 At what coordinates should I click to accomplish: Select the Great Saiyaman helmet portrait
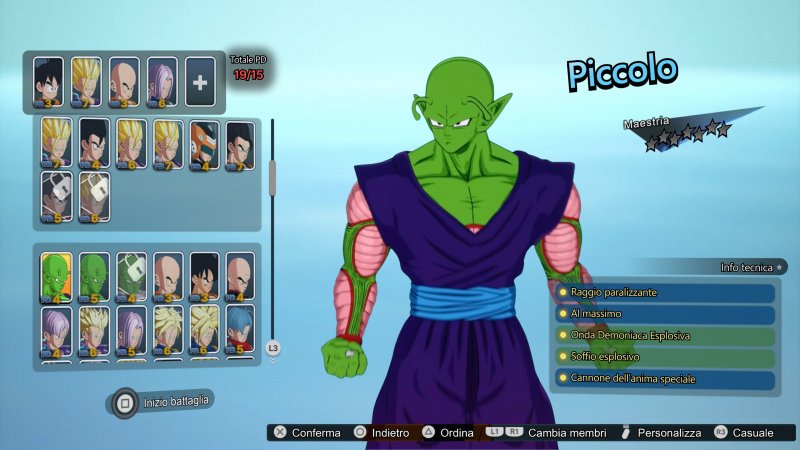coord(203,145)
